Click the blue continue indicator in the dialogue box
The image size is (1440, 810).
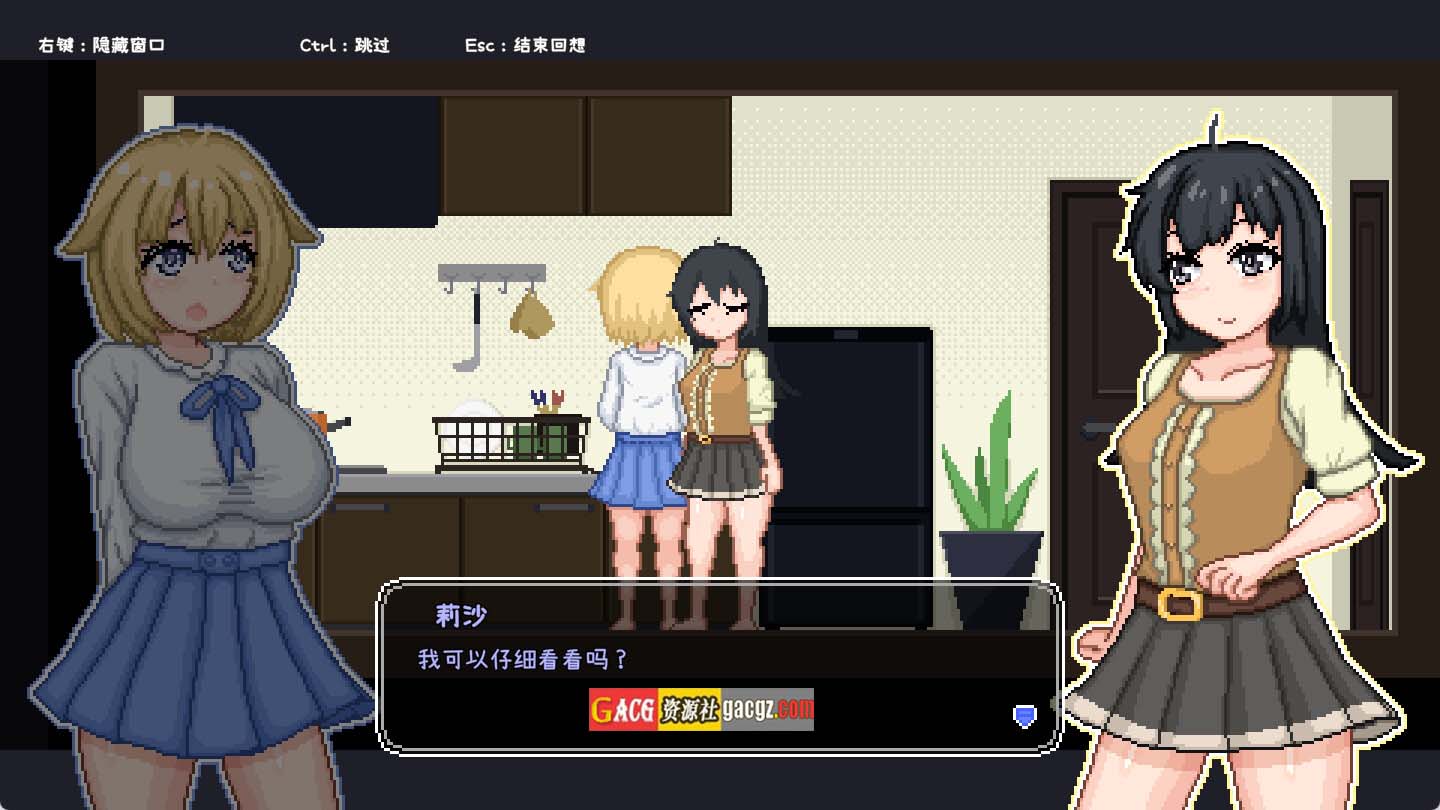[x=1024, y=715]
